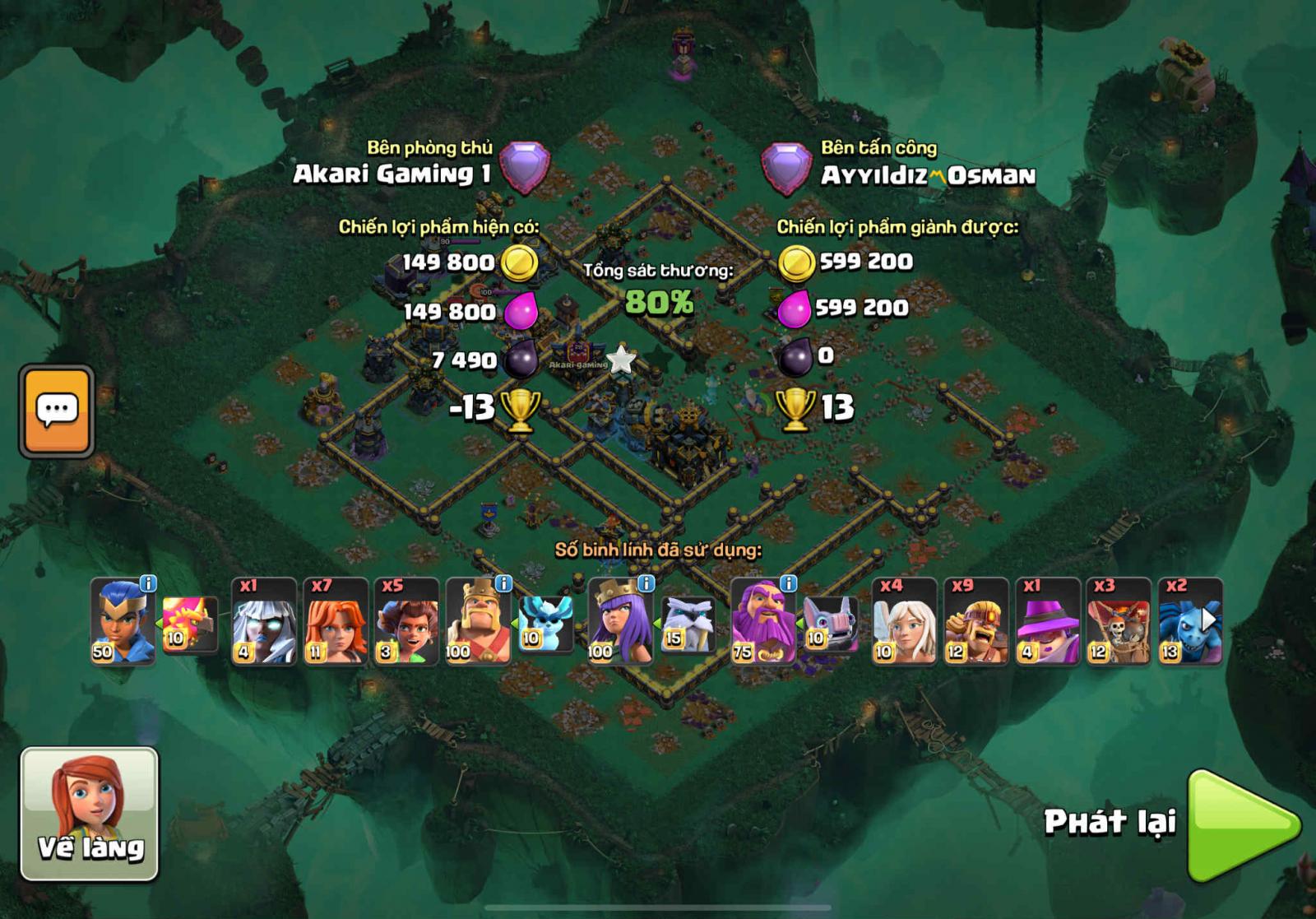Select the Super Wall Breaker card marked x9

tap(975, 621)
